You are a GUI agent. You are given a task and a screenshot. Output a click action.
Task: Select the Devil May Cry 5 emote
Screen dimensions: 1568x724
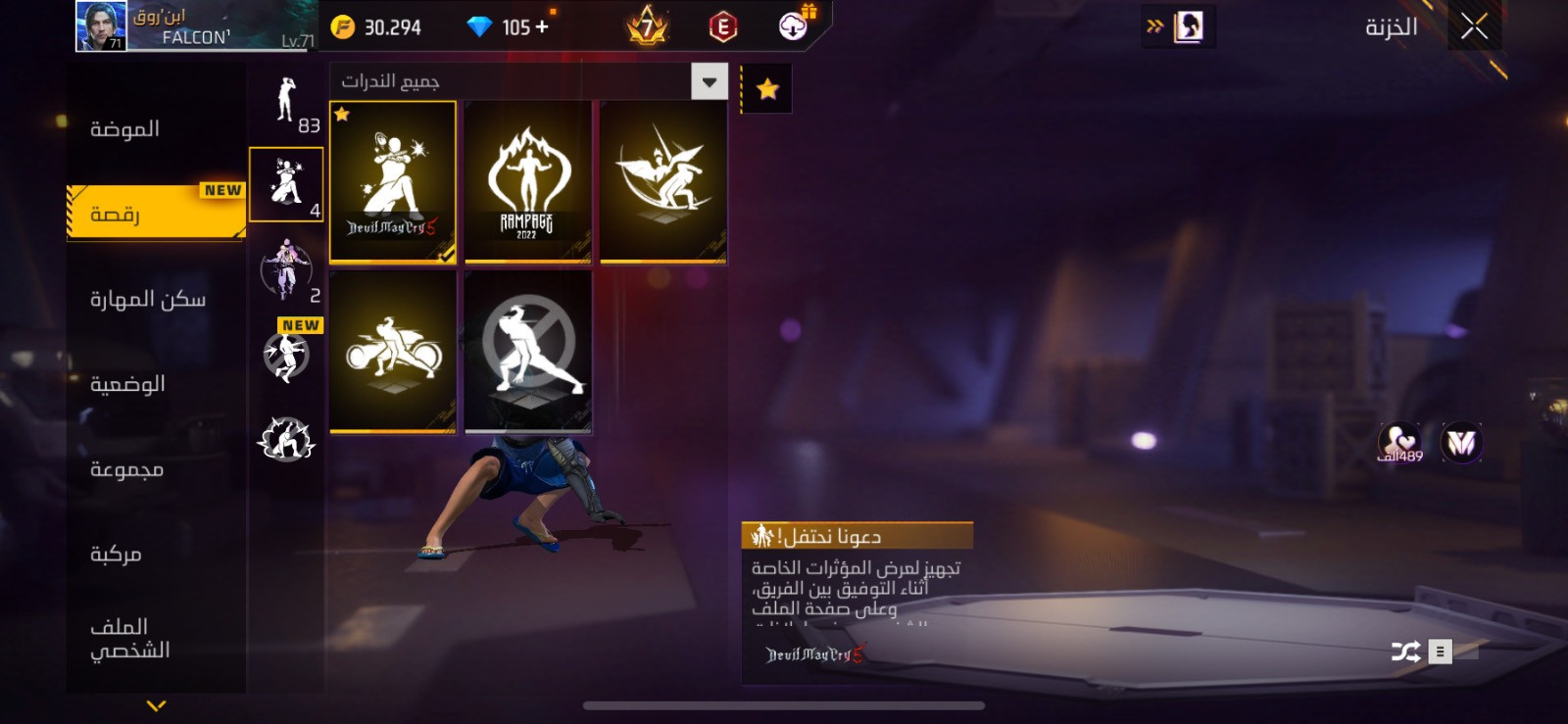[x=393, y=181]
